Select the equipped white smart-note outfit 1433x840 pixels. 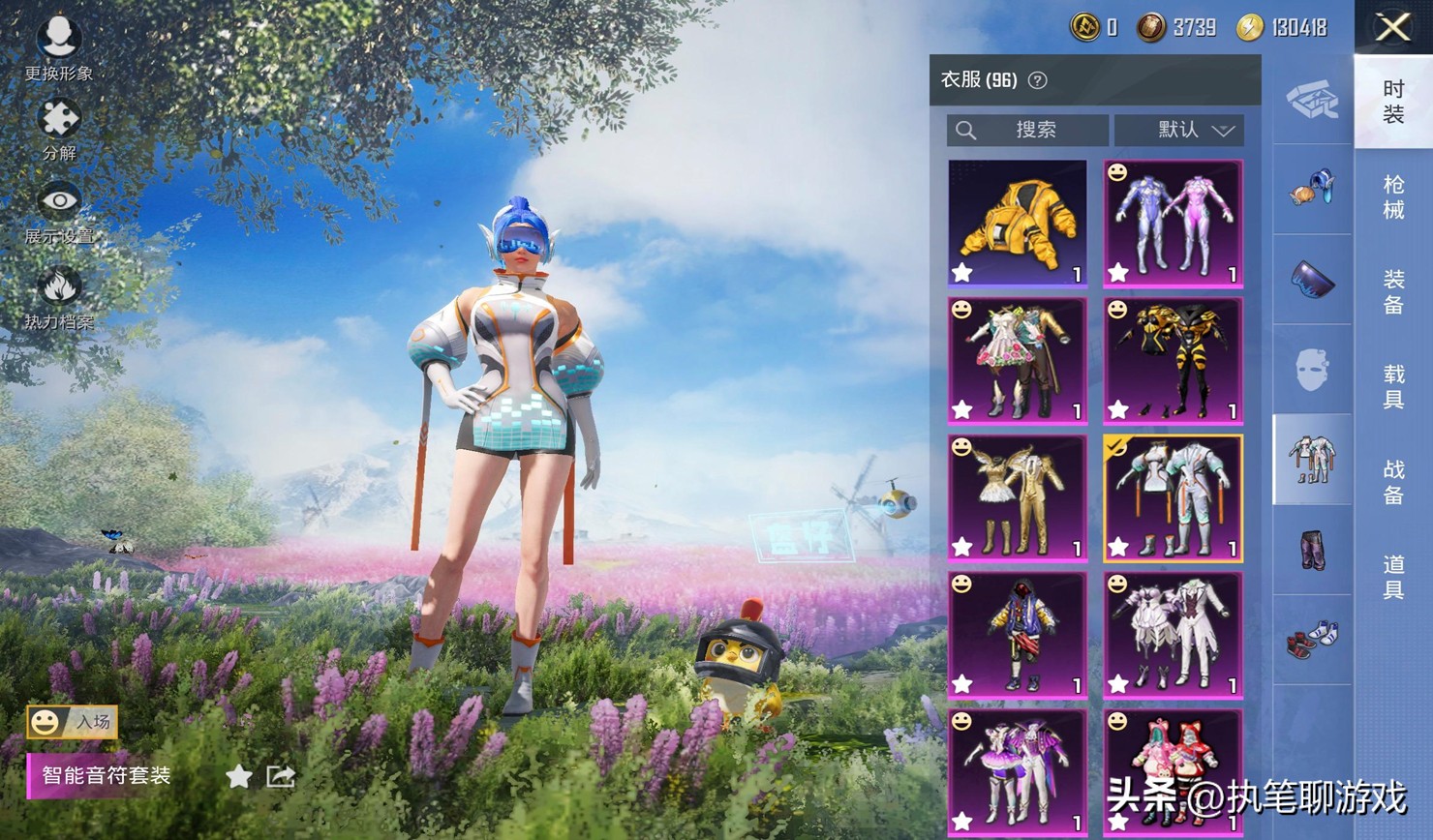[x=1173, y=497]
